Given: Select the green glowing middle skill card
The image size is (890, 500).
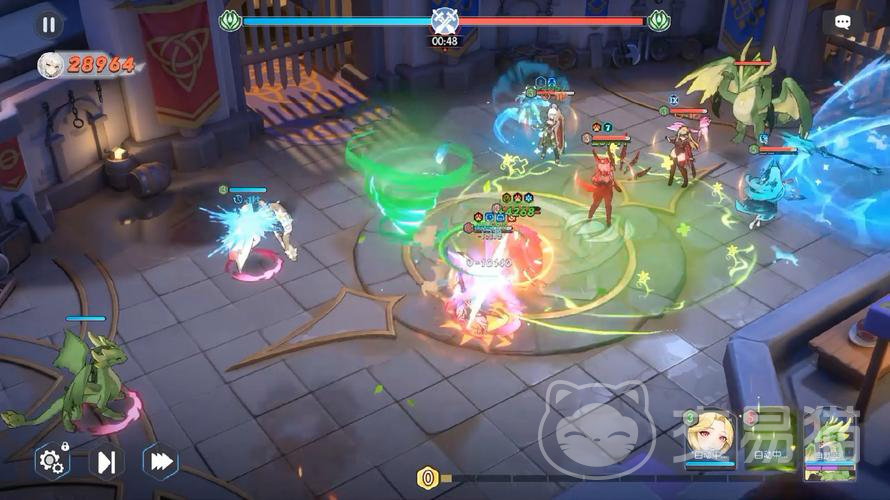Looking at the screenshot, I should click(x=770, y=440).
